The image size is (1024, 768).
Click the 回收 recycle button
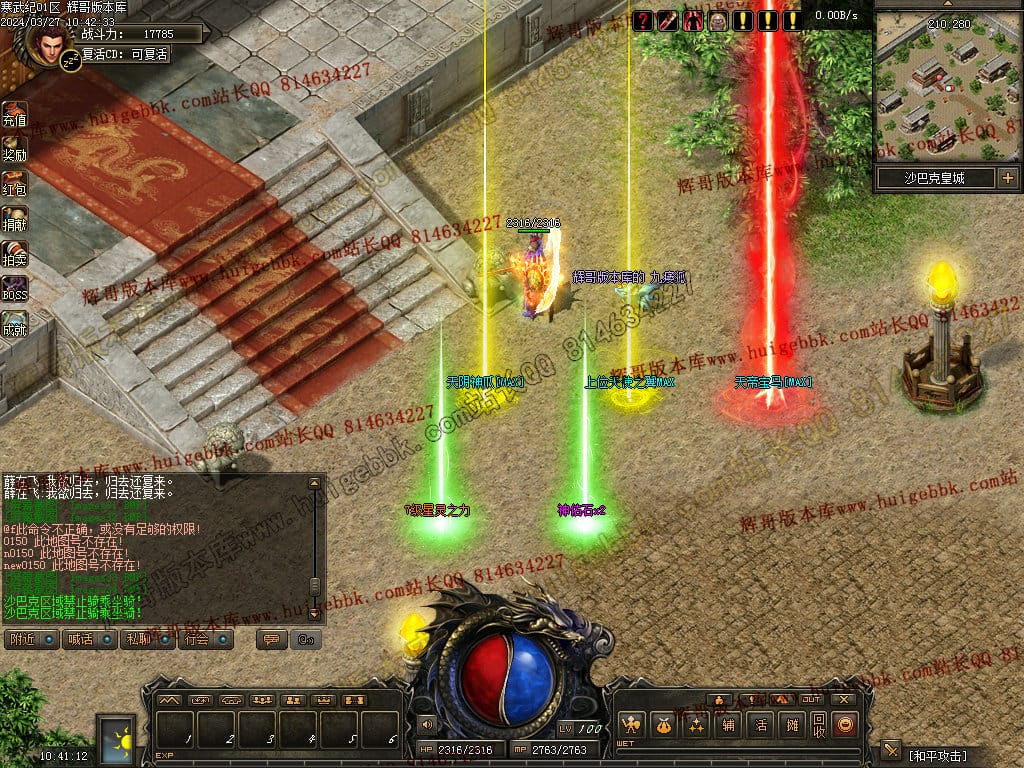pyautogui.click(x=818, y=725)
